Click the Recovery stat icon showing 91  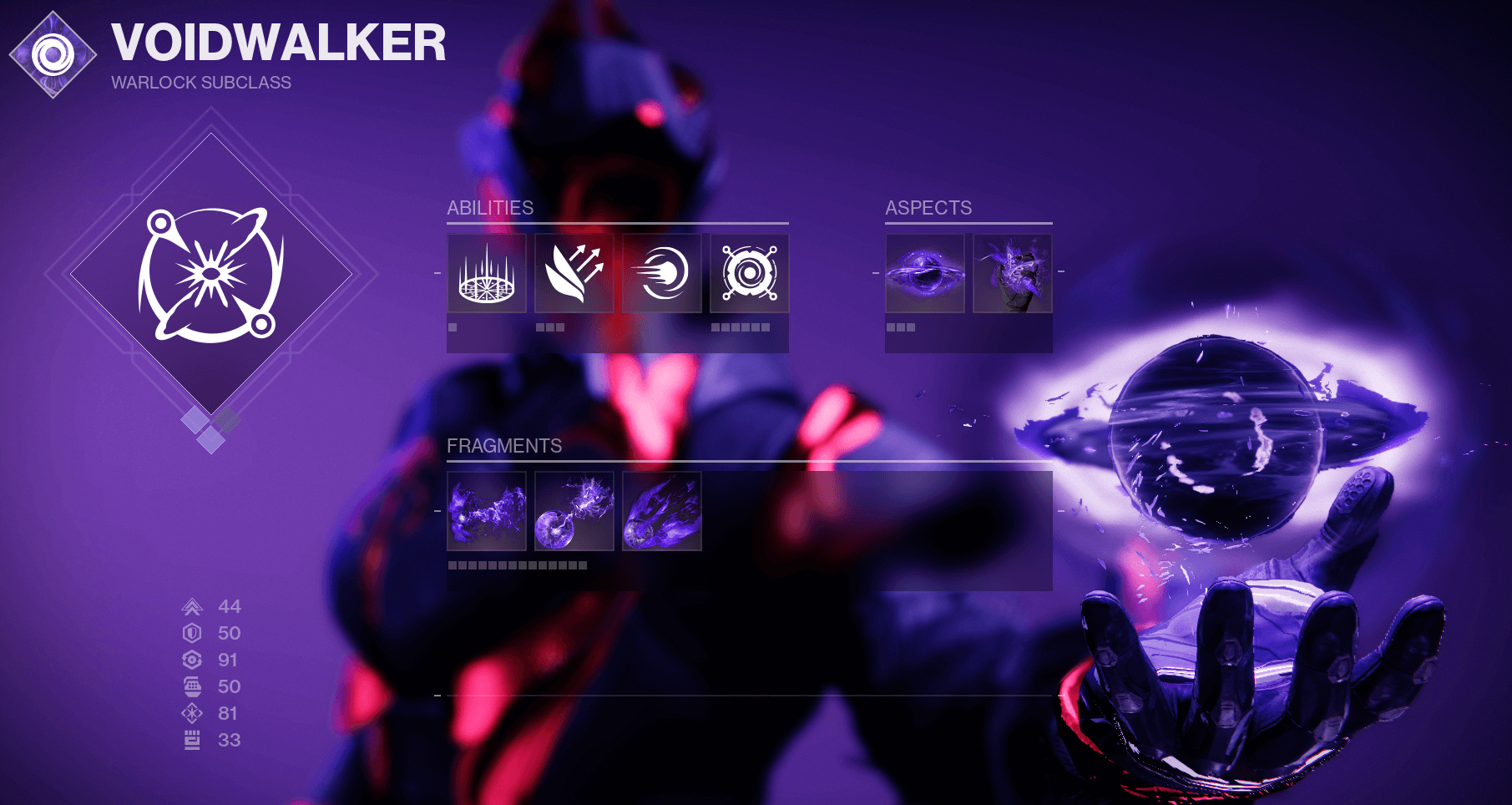click(x=192, y=660)
